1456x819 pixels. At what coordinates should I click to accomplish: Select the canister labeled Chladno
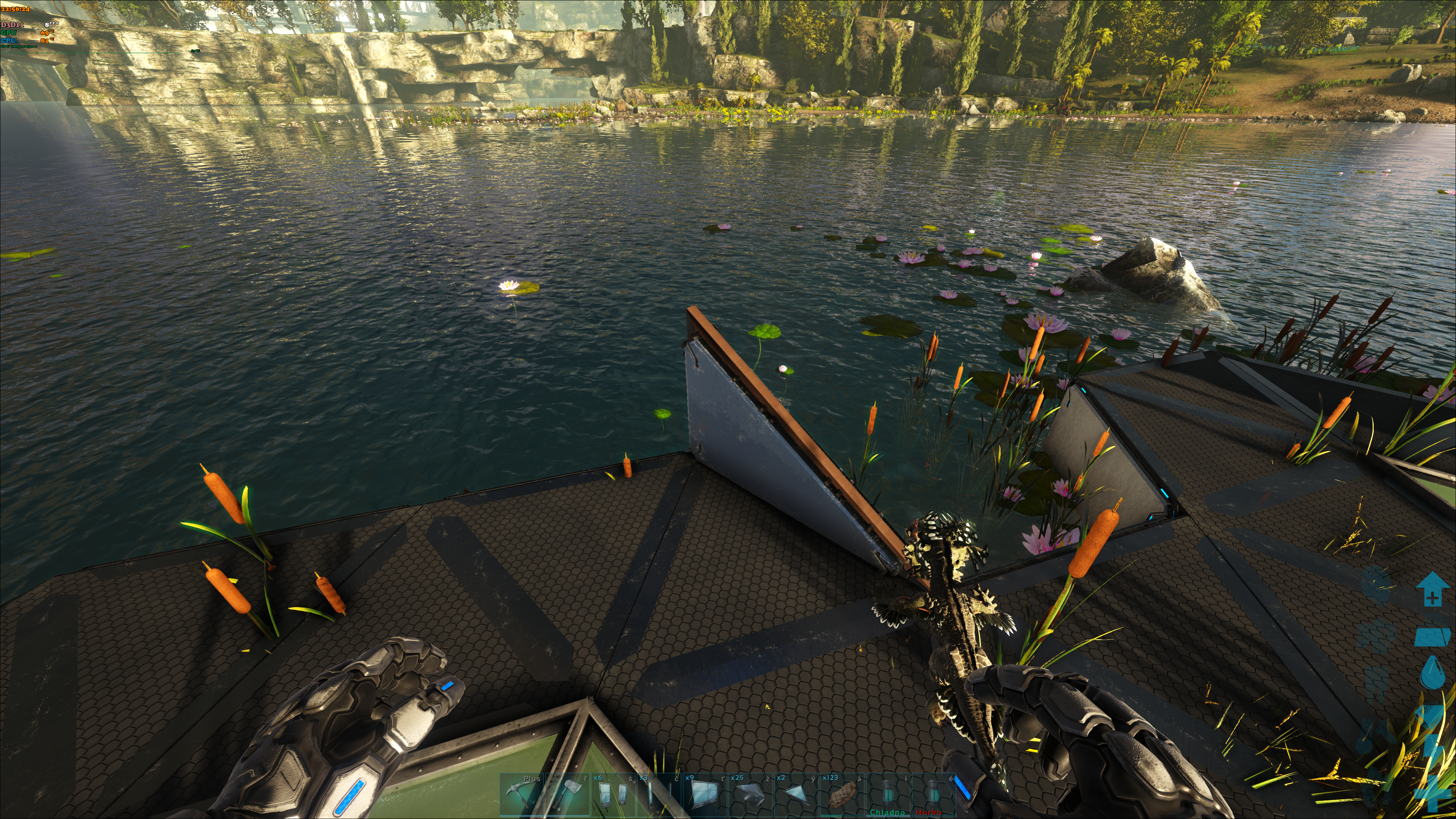(x=887, y=795)
